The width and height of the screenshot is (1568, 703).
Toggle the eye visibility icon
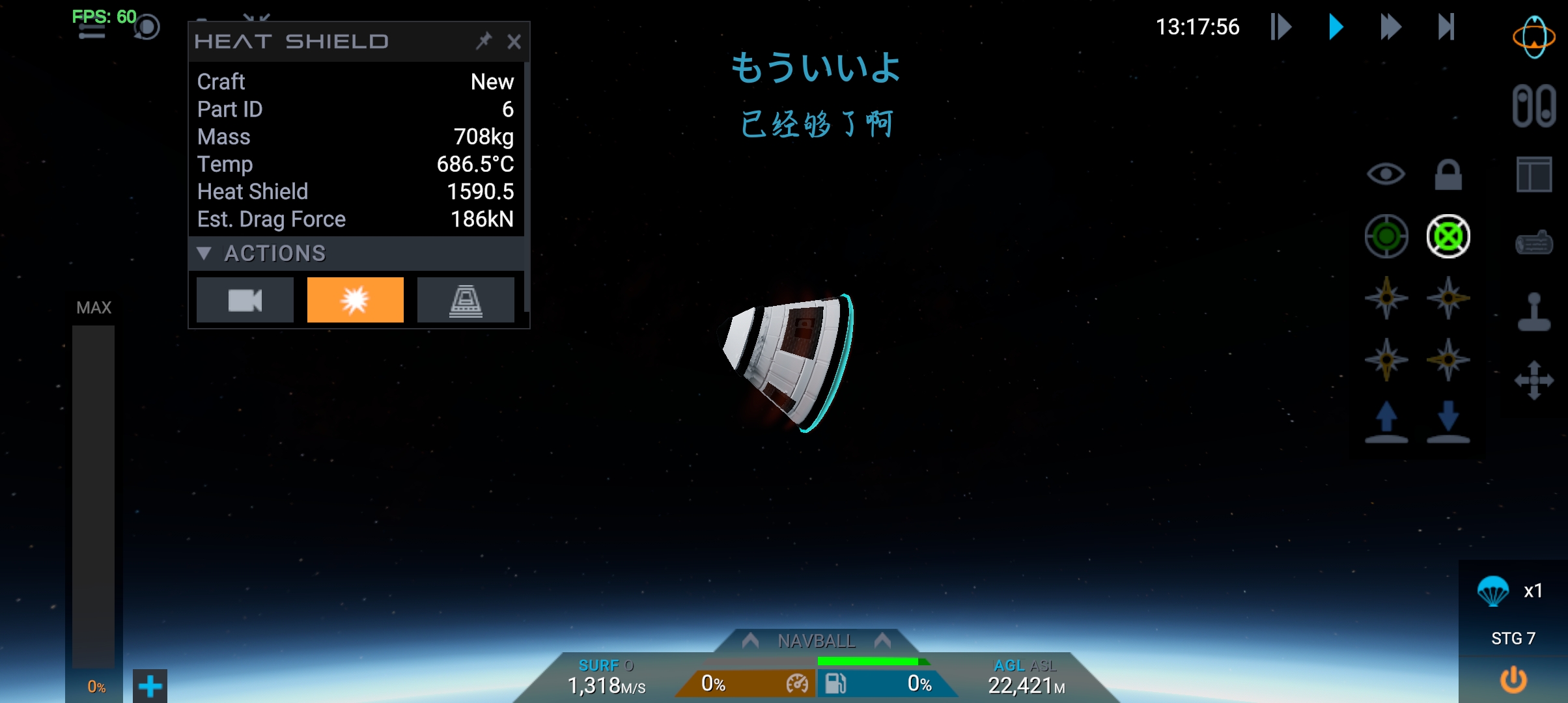point(1386,174)
